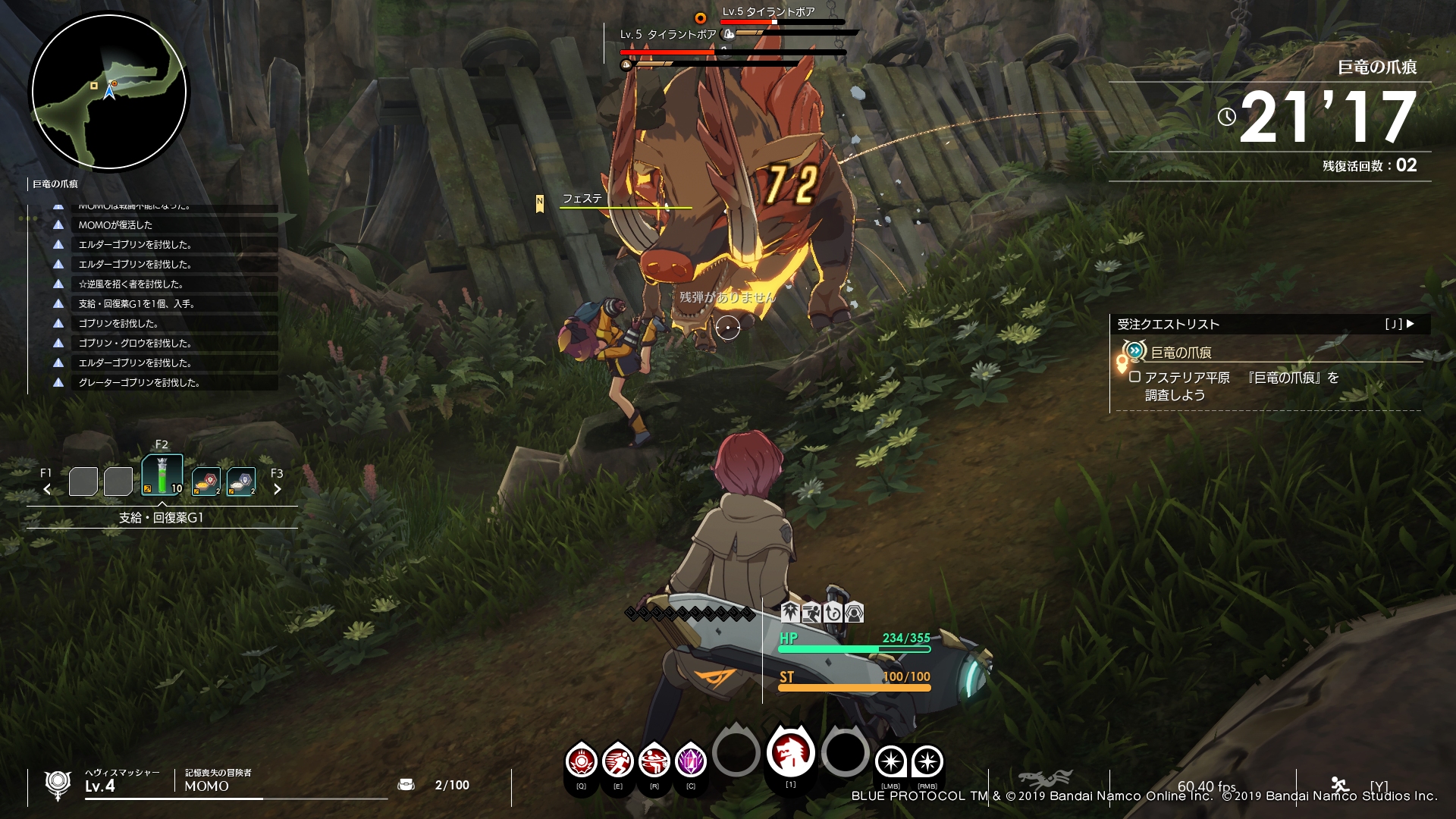Choose the food item with red badge
Image resolution: width=1456 pixels, height=819 pixels.
coord(206,482)
